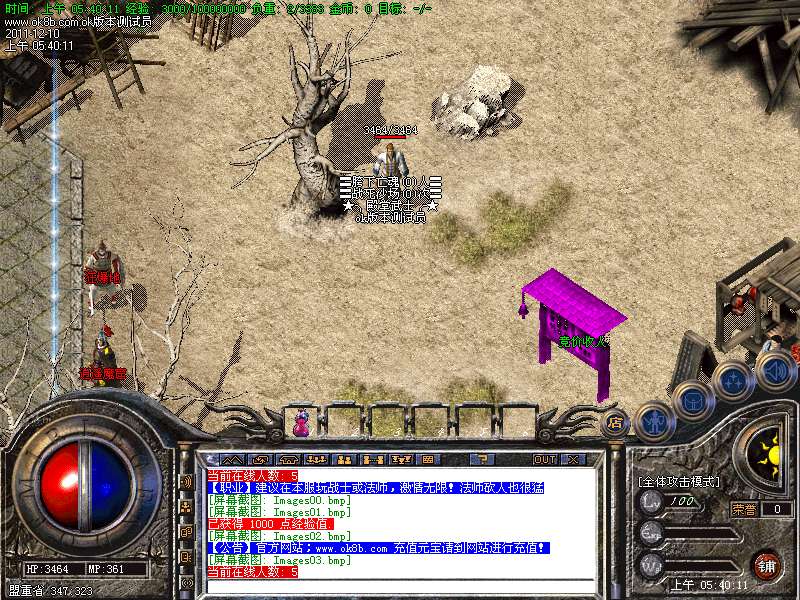Open the character equipment panel button
This screenshot has width=800, height=600.
tap(653, 419)
